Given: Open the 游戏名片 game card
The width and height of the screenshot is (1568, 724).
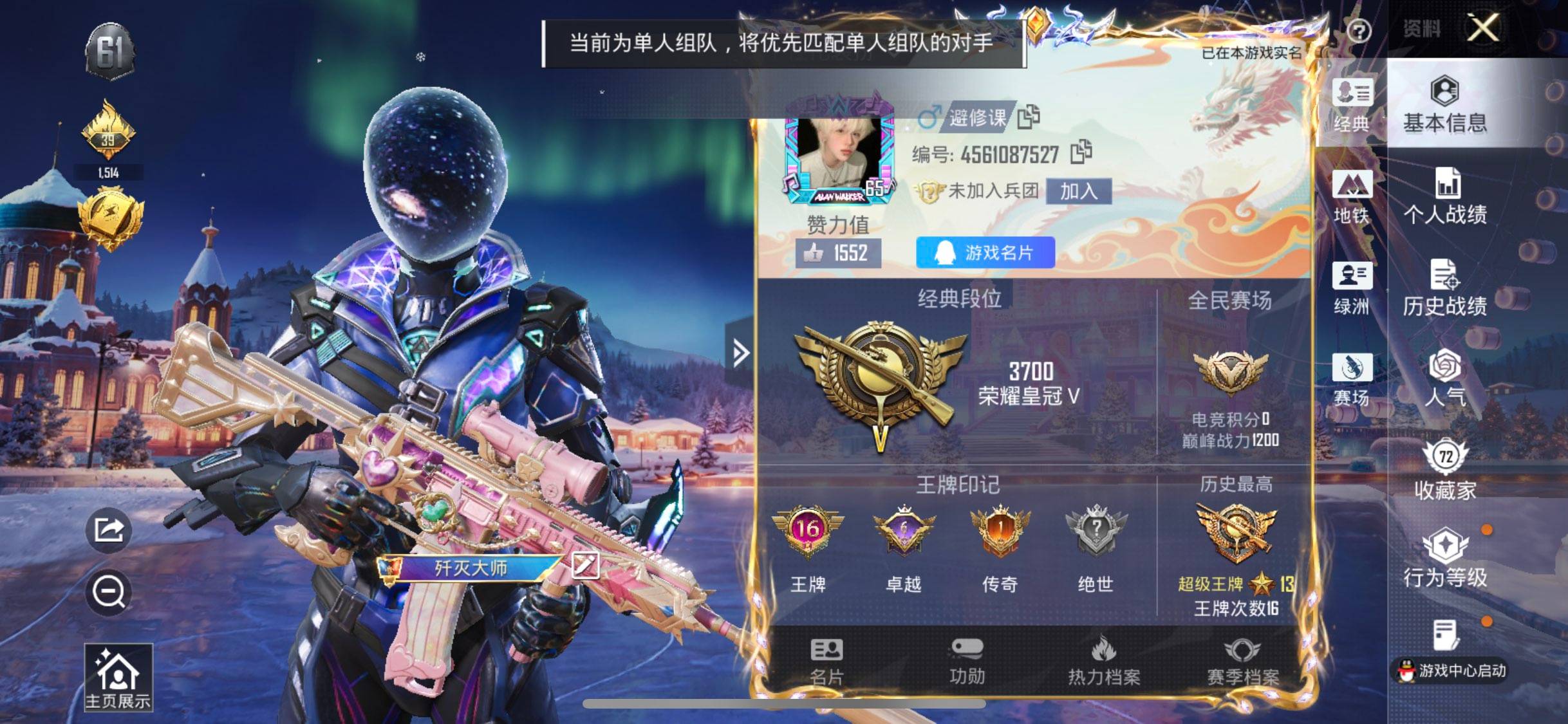Looking at the screenshot, I should click(985, 254).
